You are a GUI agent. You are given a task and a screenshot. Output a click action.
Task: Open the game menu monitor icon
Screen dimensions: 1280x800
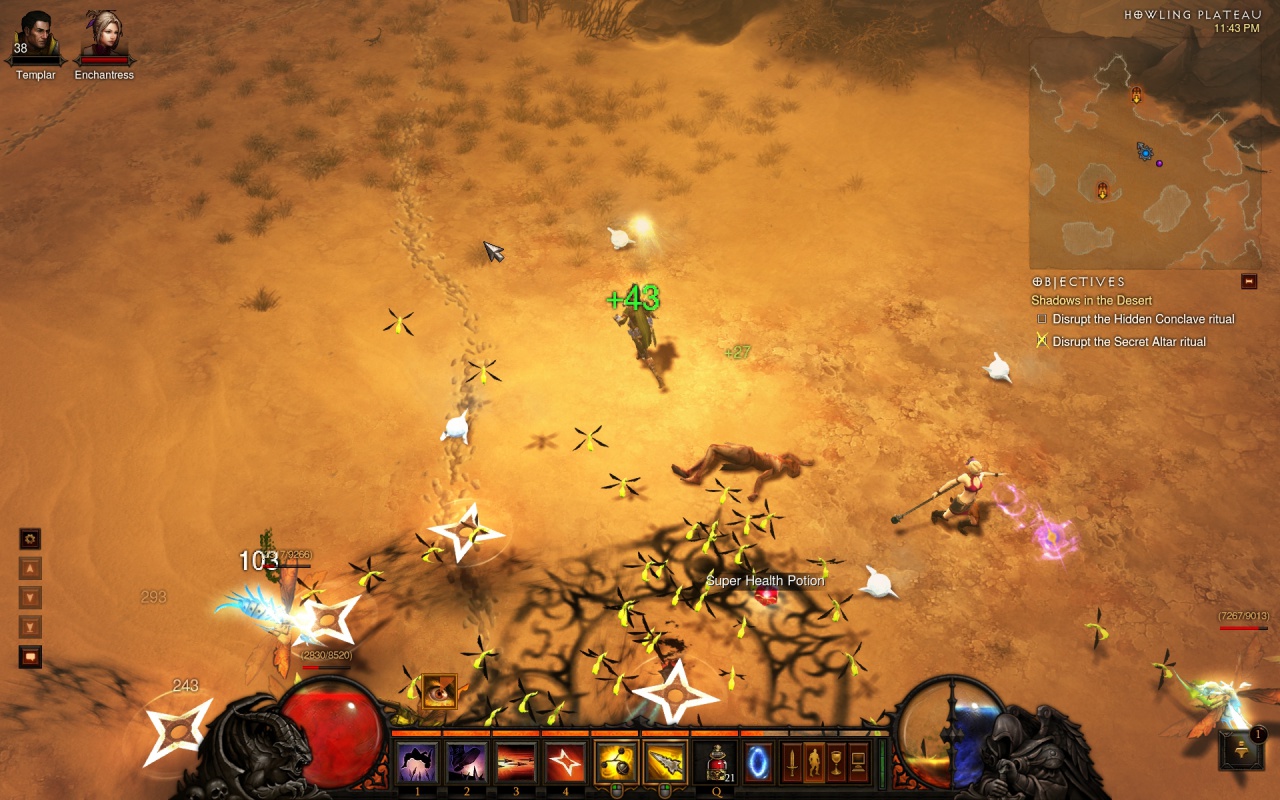click(x=858, y=763)
